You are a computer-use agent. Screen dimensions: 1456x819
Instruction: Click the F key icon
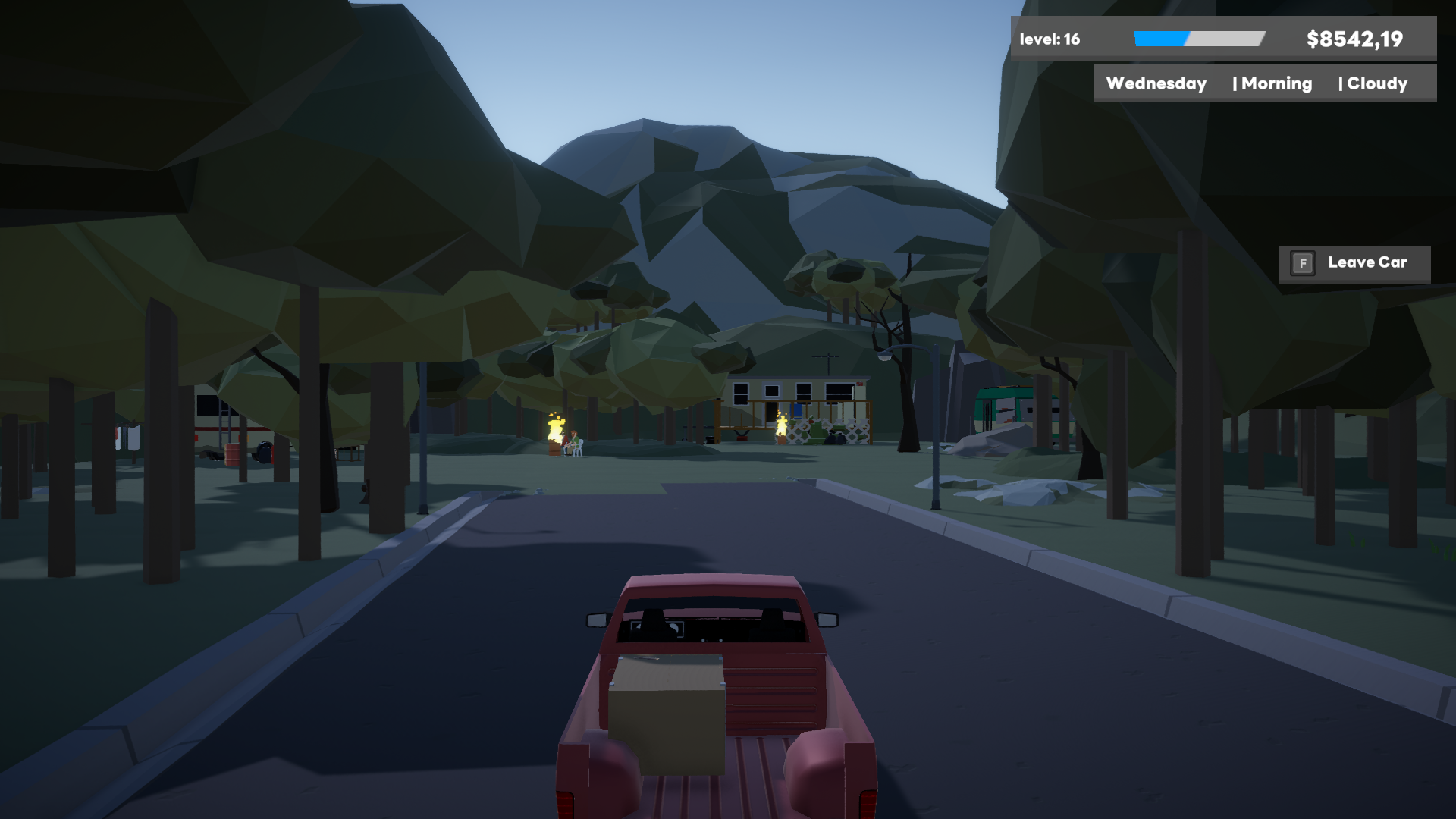click(x=1302, y=263)
